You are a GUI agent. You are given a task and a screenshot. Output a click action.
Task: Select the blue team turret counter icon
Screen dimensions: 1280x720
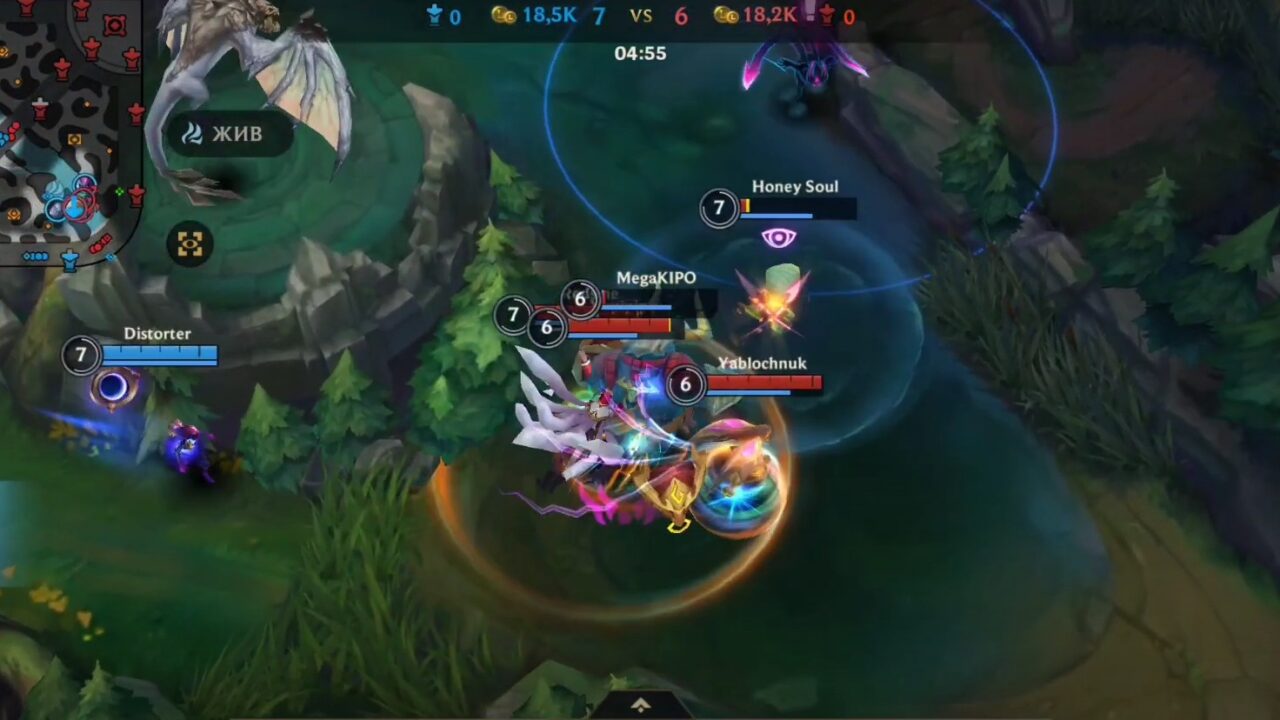click(434, 15)
